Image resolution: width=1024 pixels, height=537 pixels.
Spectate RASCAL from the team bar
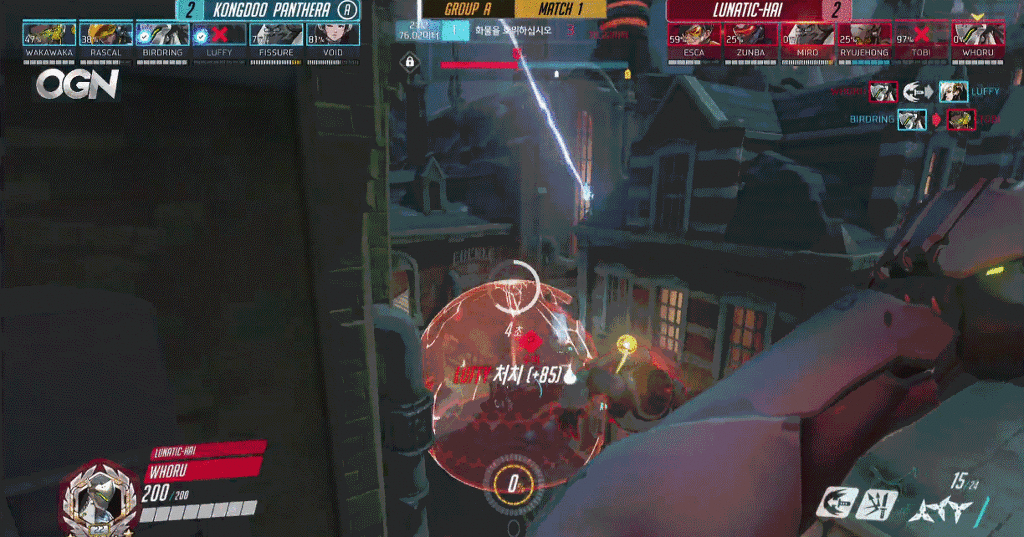pyautogui.click(x=105, y=36)
